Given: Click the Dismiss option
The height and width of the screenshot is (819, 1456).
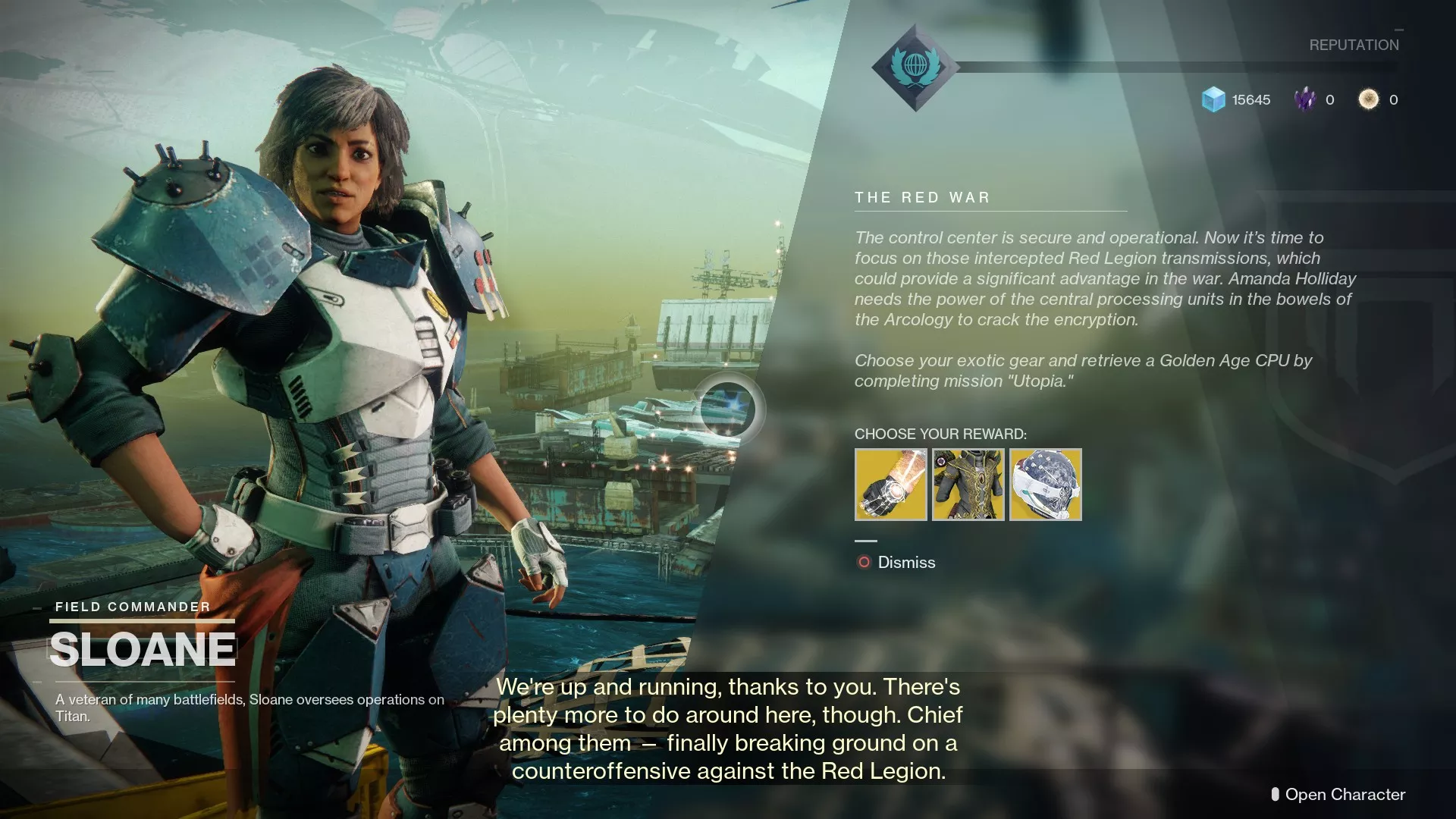Looking at the screenshot, I should point(905,562).
